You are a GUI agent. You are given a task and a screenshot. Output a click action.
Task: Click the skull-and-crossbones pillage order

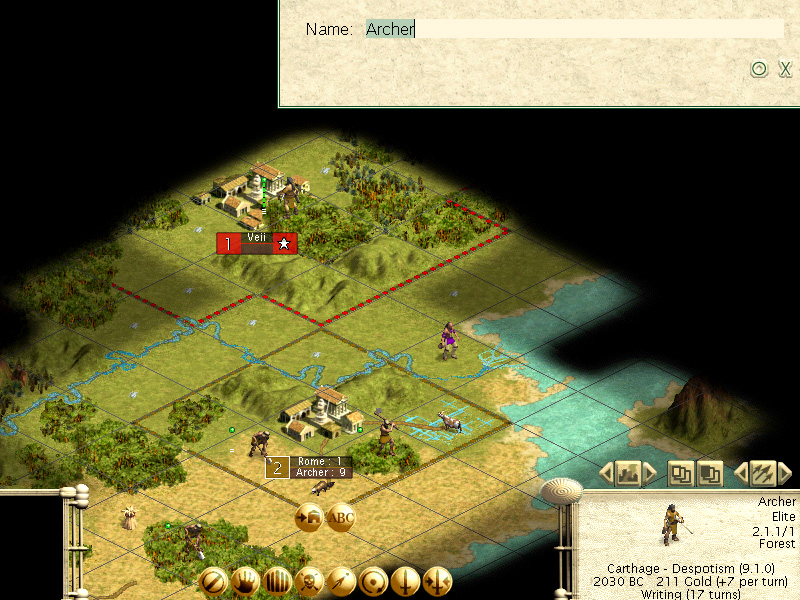(x=309, y=581)
